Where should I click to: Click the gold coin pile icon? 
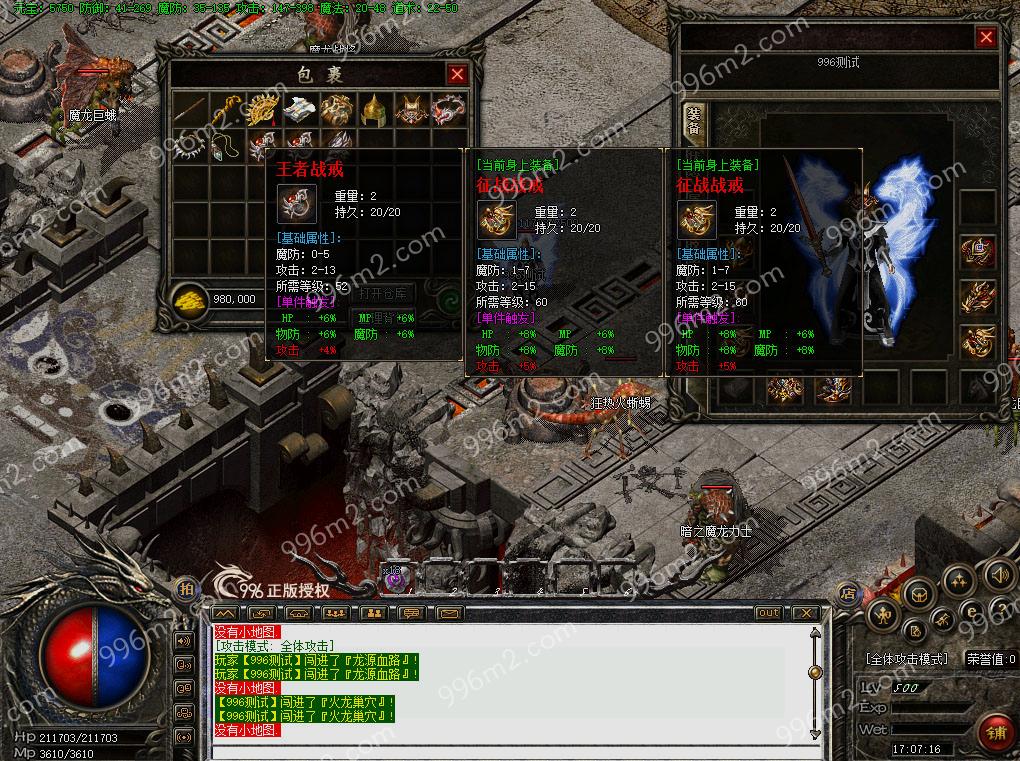pos(188,299)
